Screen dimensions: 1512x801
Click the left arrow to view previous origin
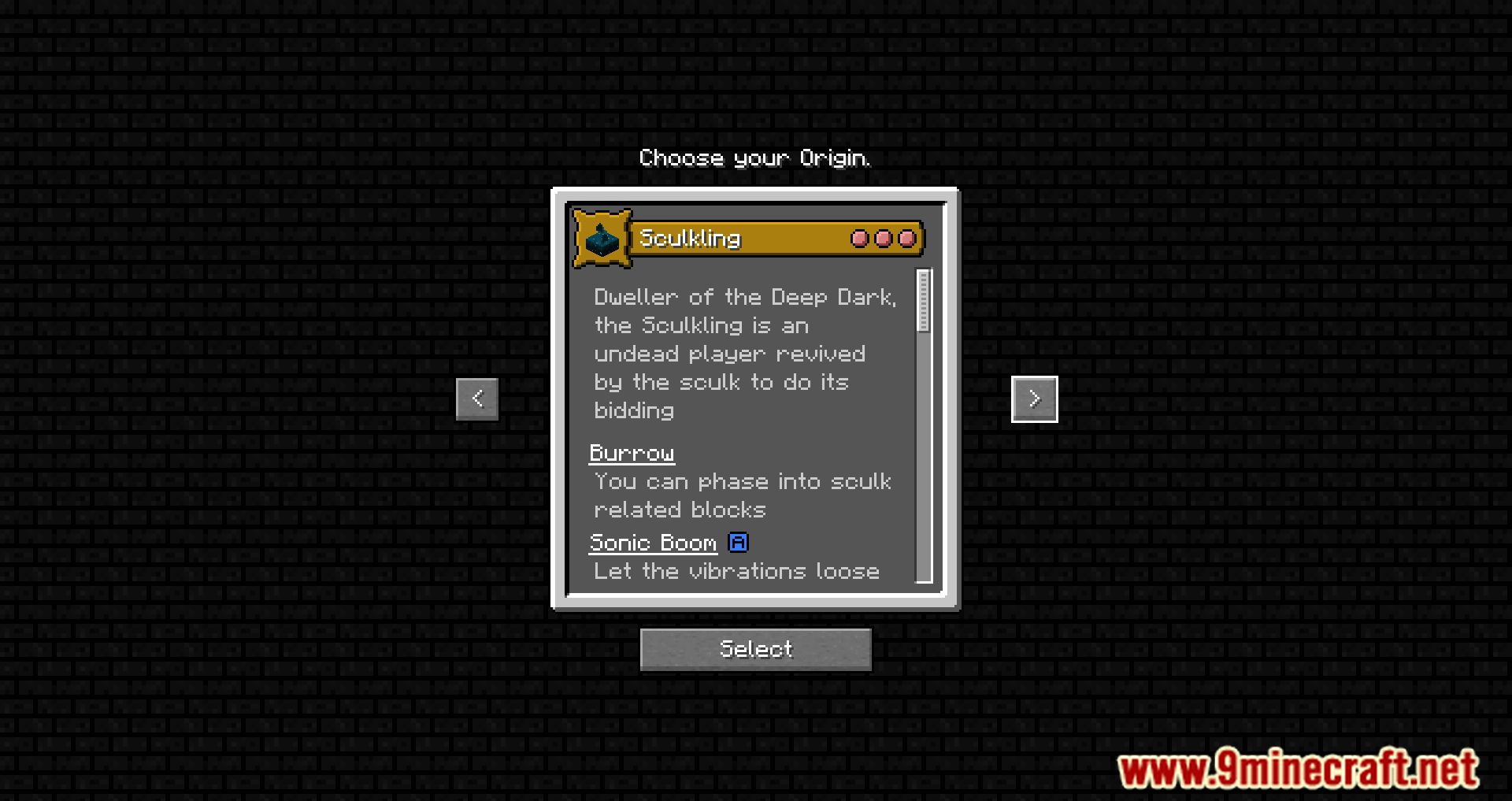point(476,399)
